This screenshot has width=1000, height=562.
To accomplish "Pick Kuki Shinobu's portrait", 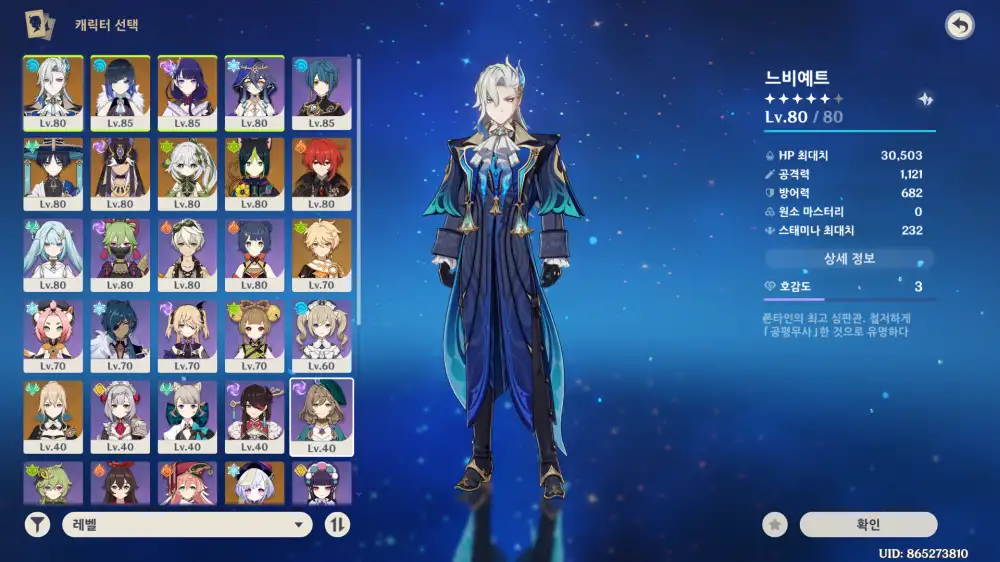I will coord(121,255).
